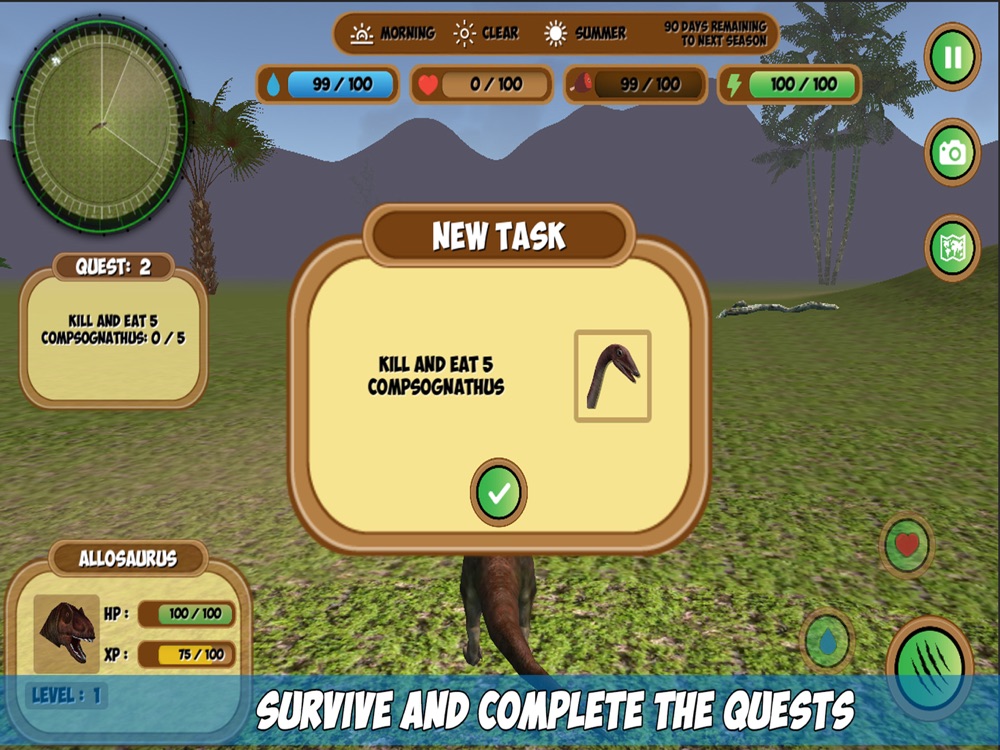This screenshot has width=1000, height=750.
Task: Pause the game
Action: pos(952,57)
